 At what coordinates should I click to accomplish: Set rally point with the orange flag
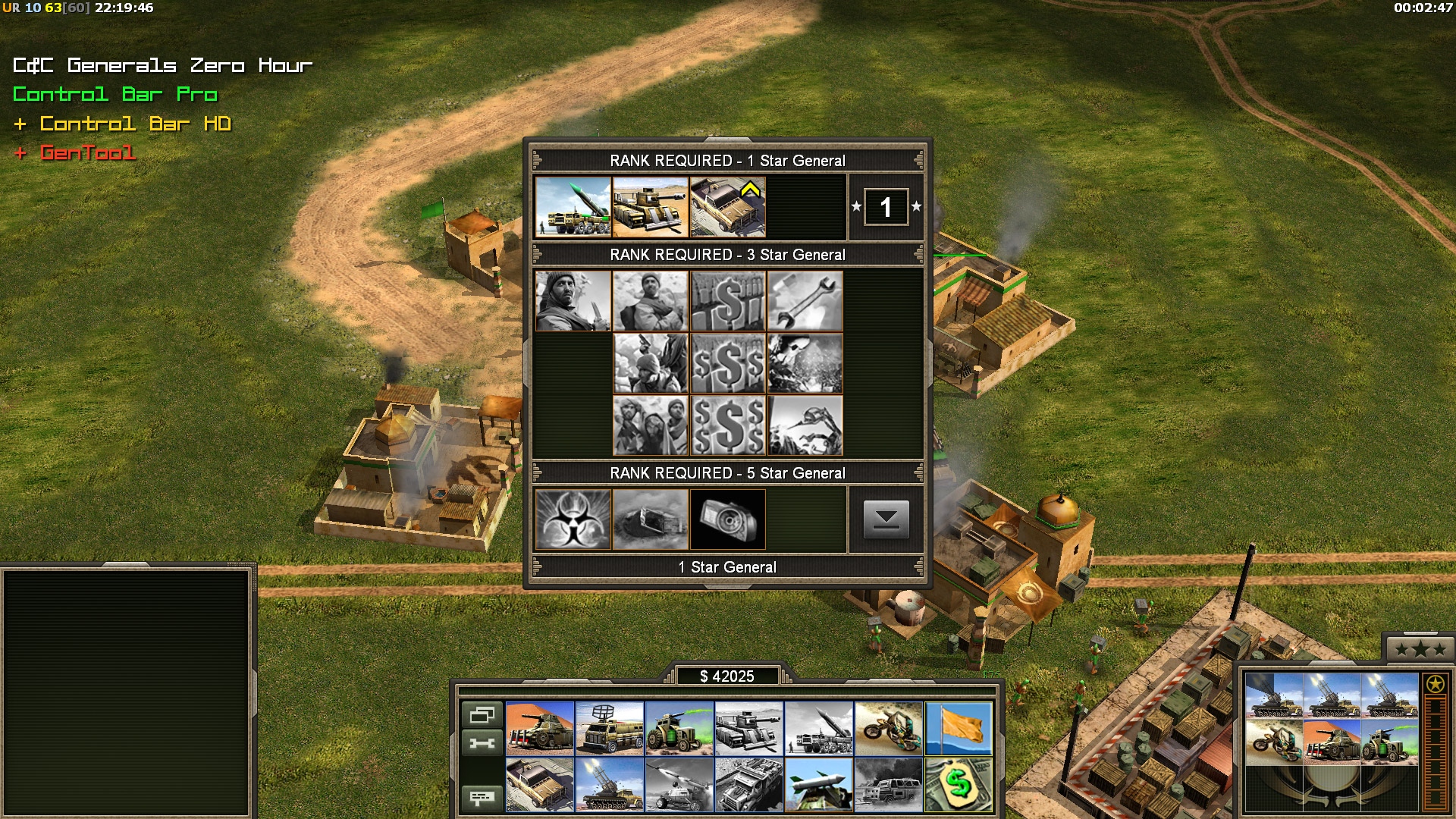click(959, 728)
